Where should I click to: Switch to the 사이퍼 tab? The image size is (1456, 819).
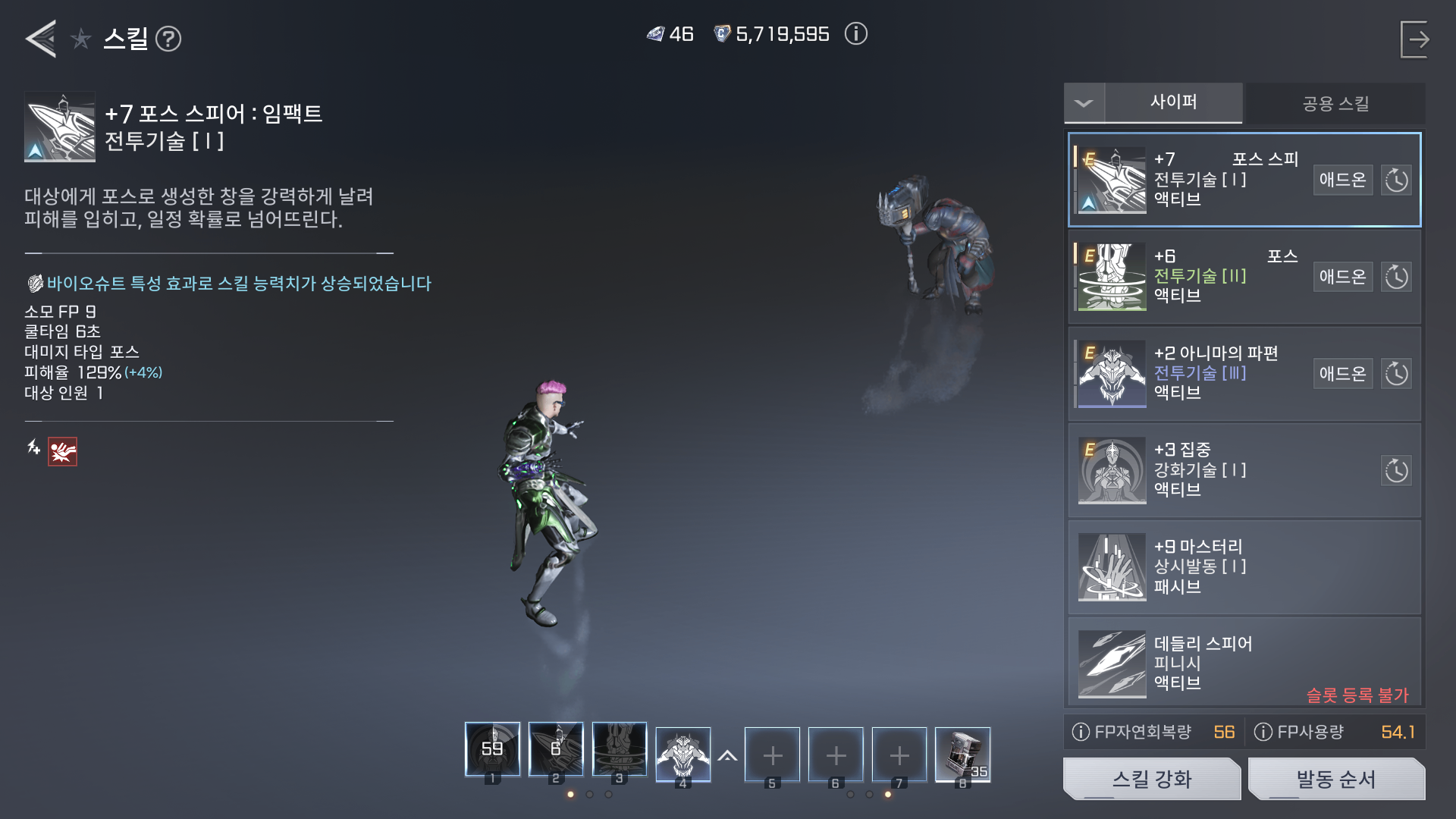coord(1175,104)
